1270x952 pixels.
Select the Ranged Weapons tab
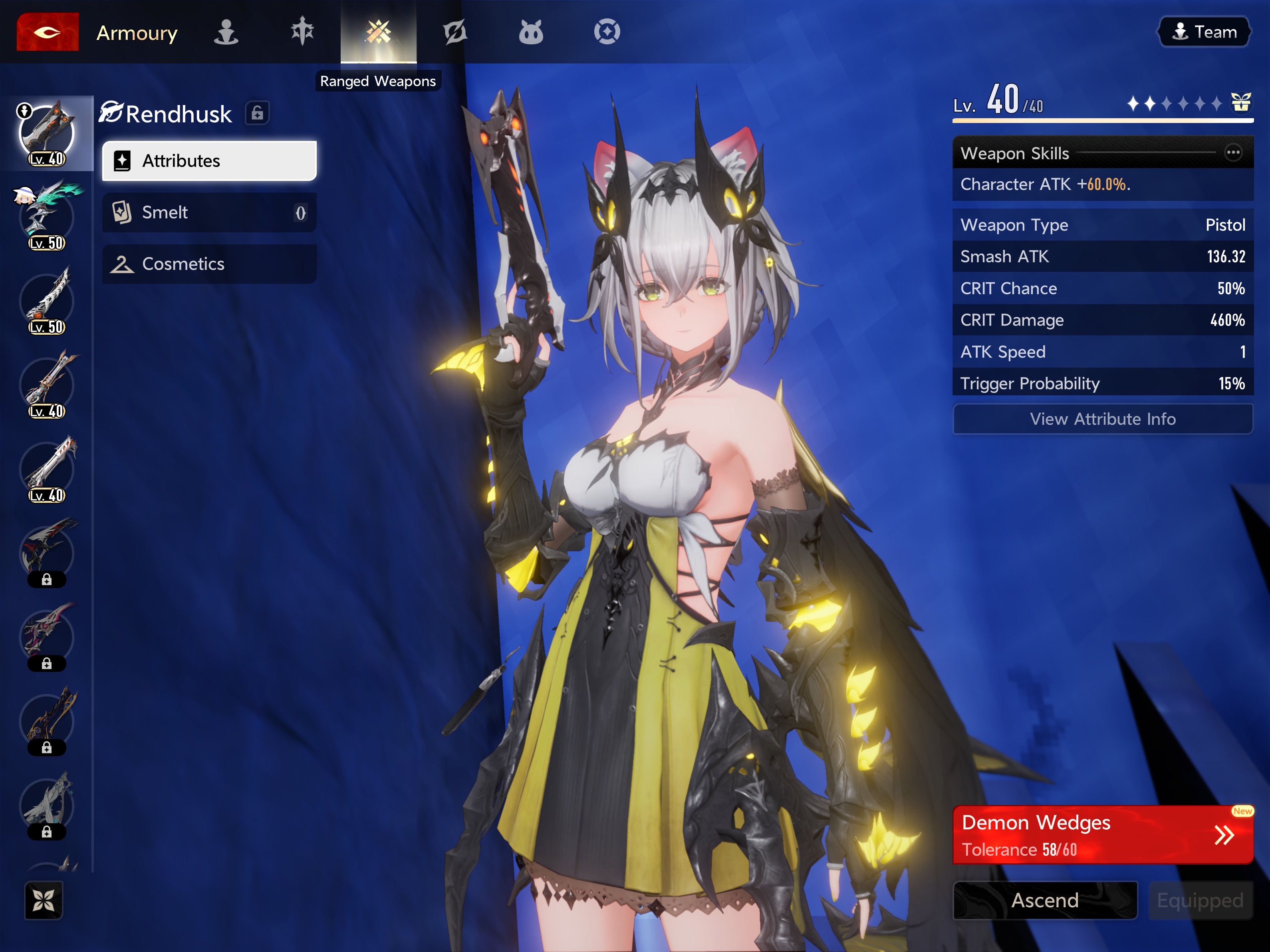(x=378, y=32)
